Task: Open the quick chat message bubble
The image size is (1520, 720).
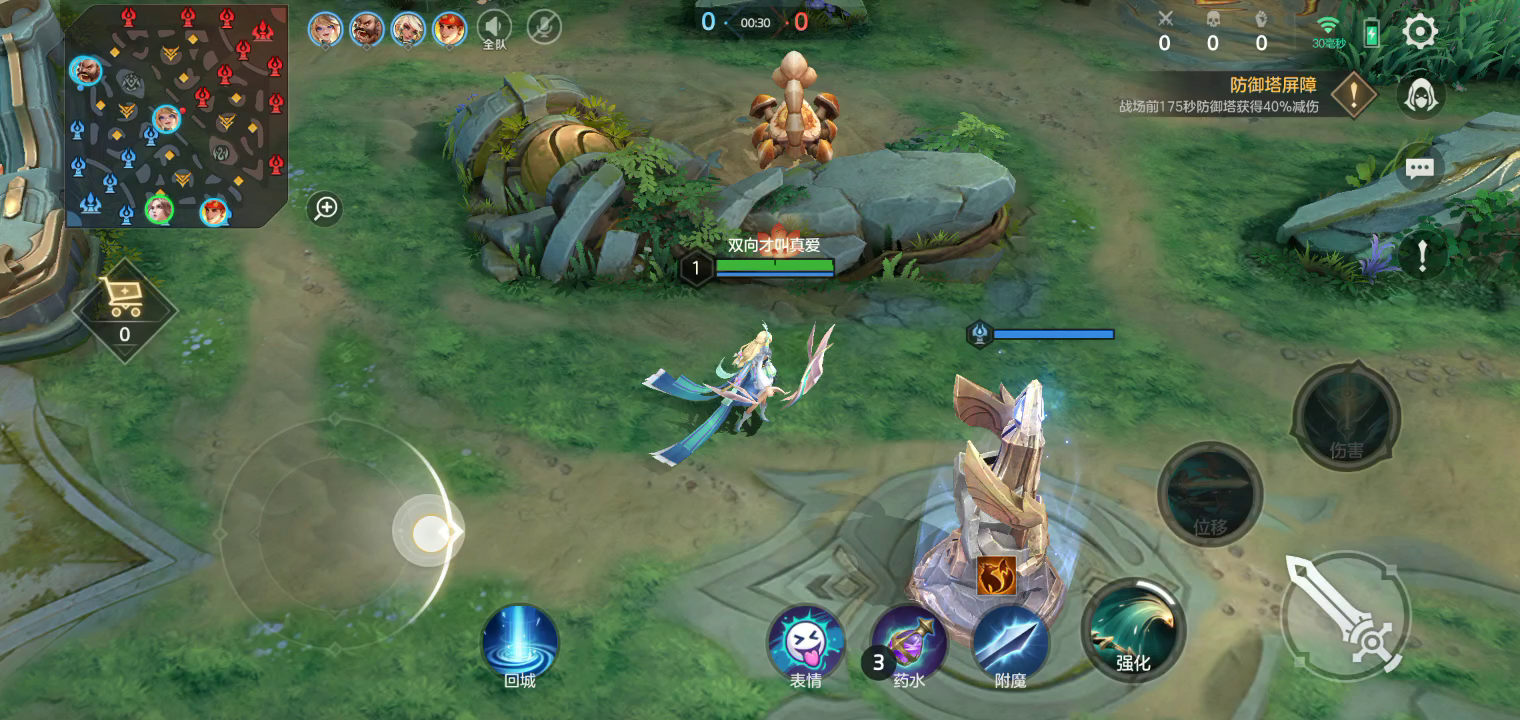Action: [1419, 168]
